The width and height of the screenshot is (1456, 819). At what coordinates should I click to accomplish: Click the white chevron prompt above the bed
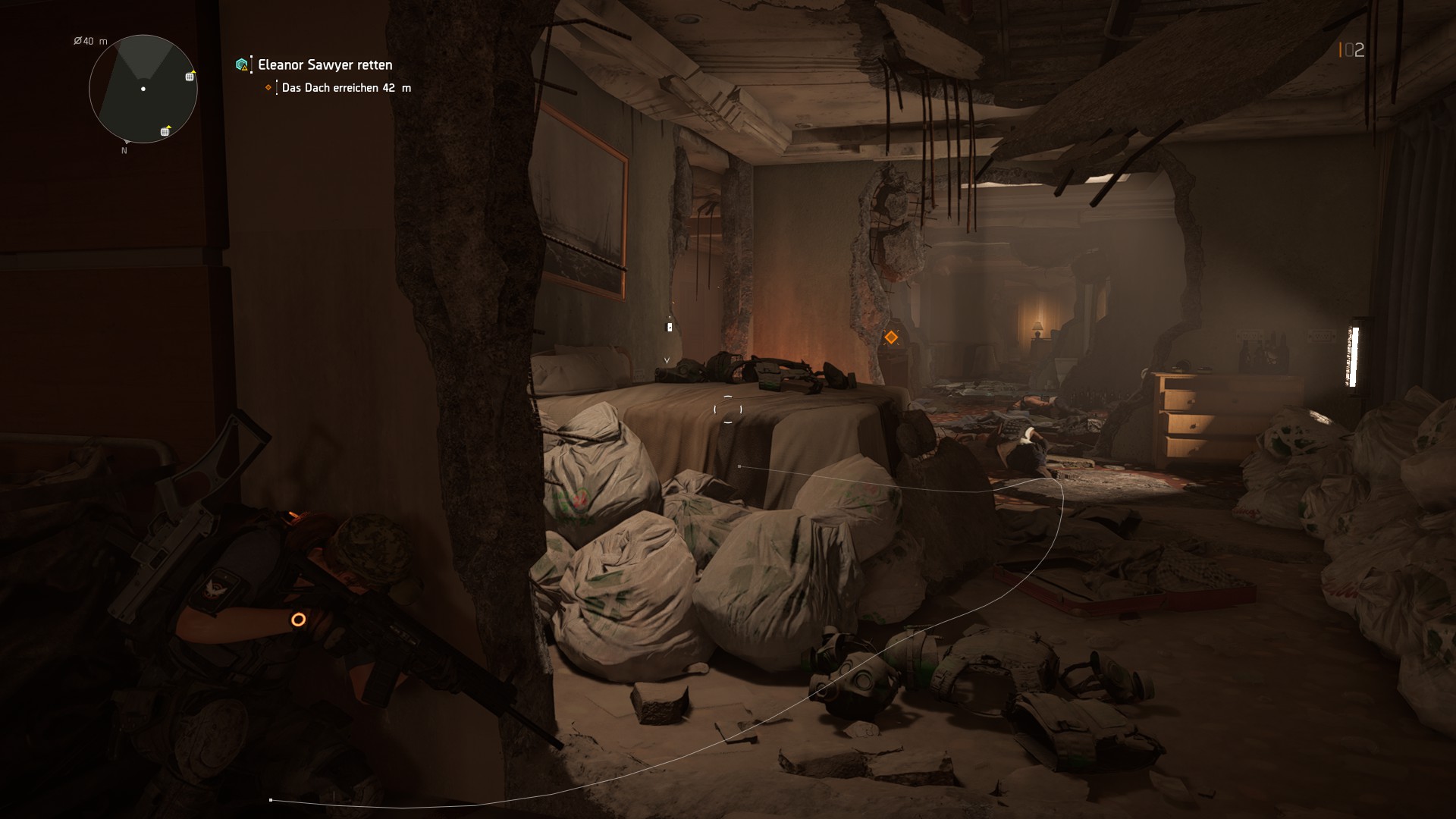point(667,359)
